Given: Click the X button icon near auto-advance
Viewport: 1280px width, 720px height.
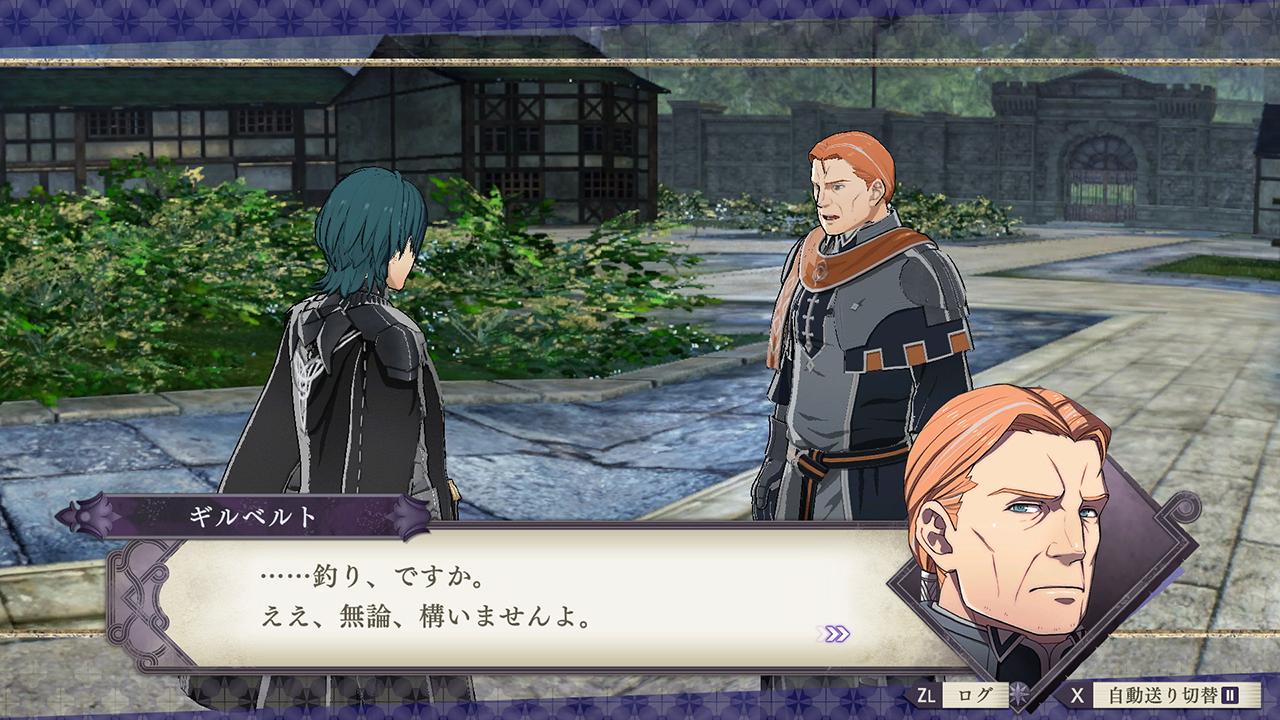Looking at the screenshot, I should point(1077,695).
